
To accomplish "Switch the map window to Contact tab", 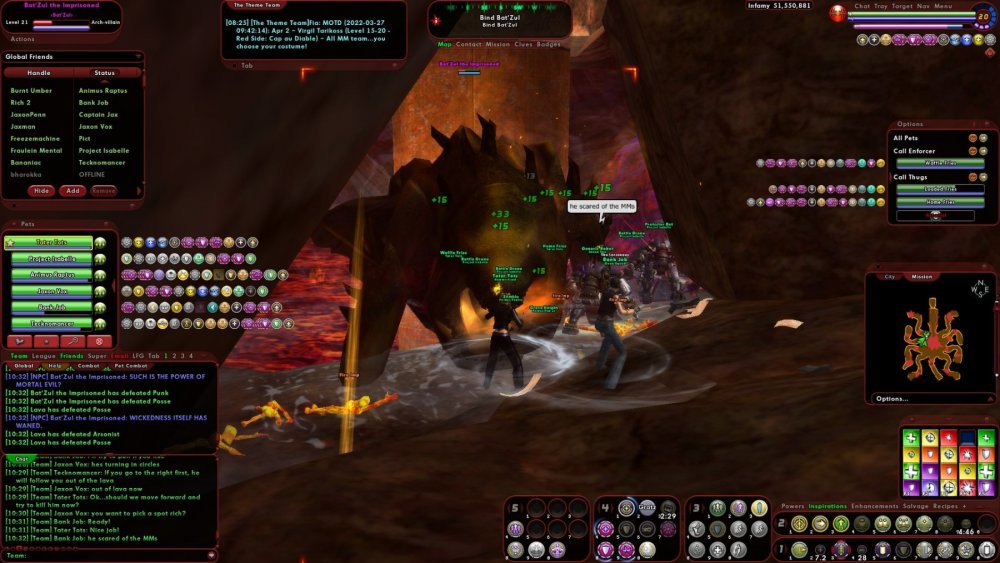I will [468, 44].
